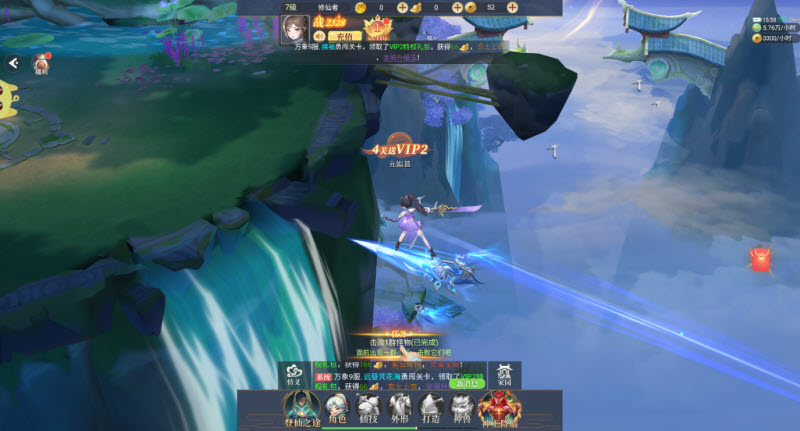Open the 家园 homestead panel
800x431 pixels.
pos(503,373)
